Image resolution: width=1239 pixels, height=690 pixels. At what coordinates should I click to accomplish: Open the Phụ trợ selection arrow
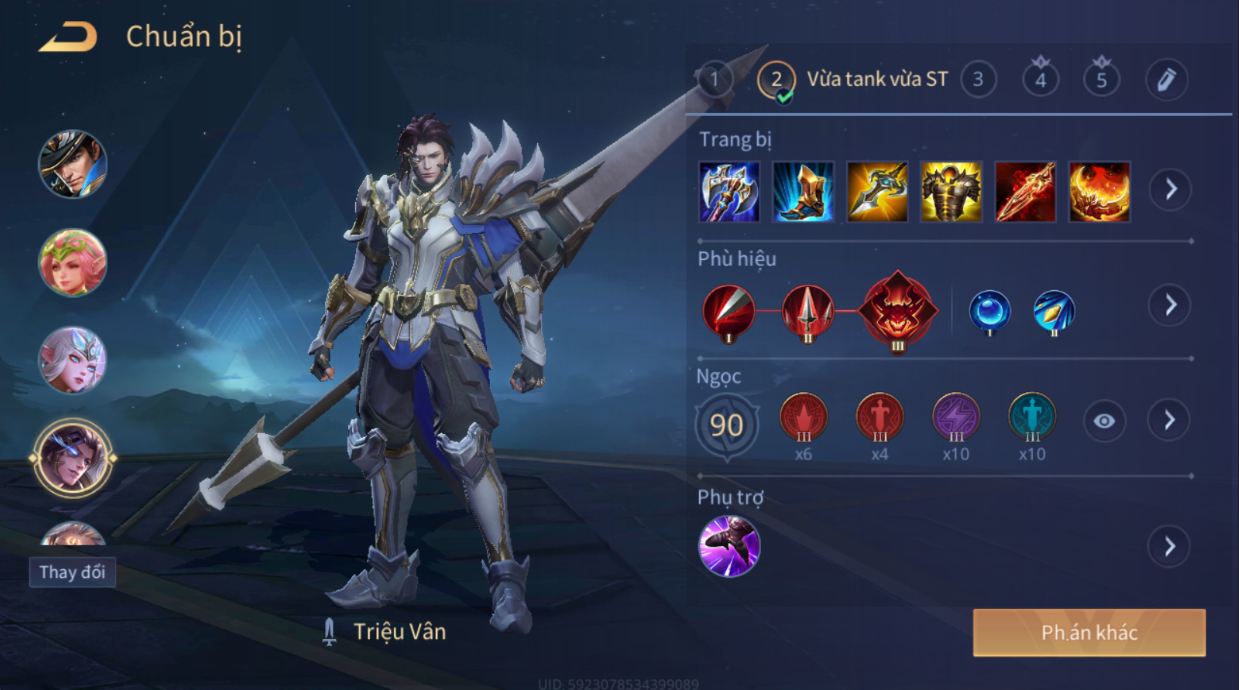[1170, 547]
